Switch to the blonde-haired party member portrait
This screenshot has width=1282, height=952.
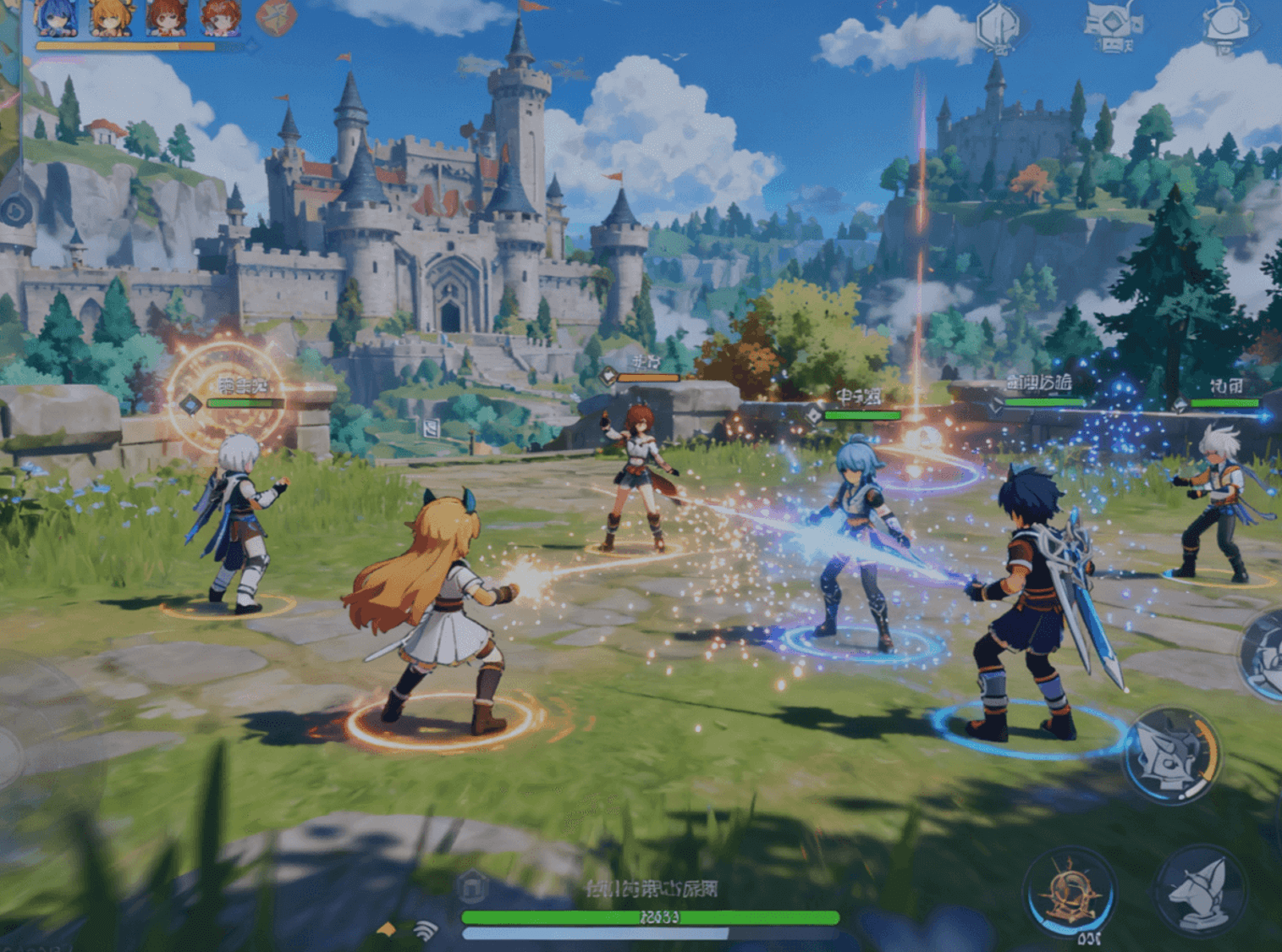pyautogui.click(x=110, y=19)
